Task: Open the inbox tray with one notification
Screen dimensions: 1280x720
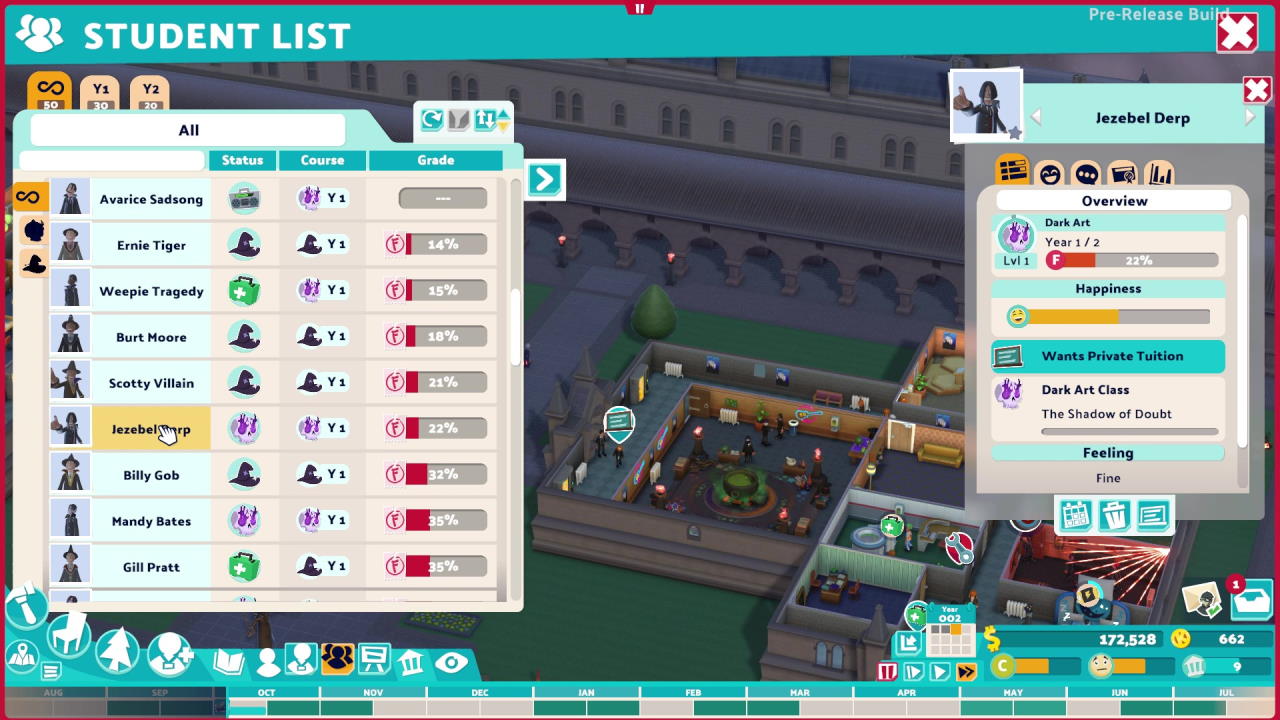Action: [x=1250, y=601]
